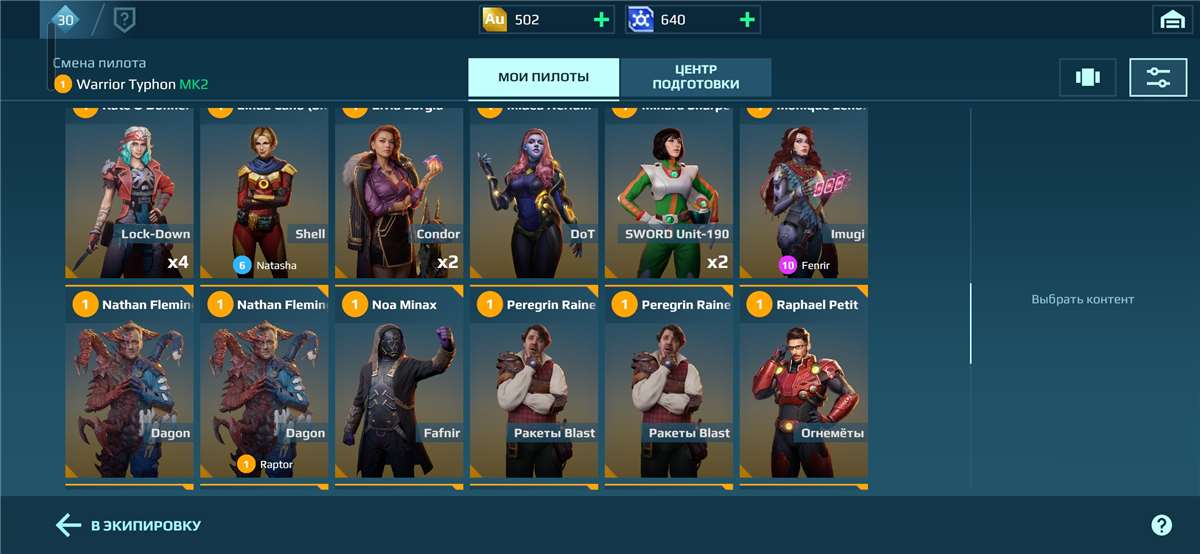The image size is (1200, 554).
Task: Open the filter sliders button
Action: [x=1158, y=77]
